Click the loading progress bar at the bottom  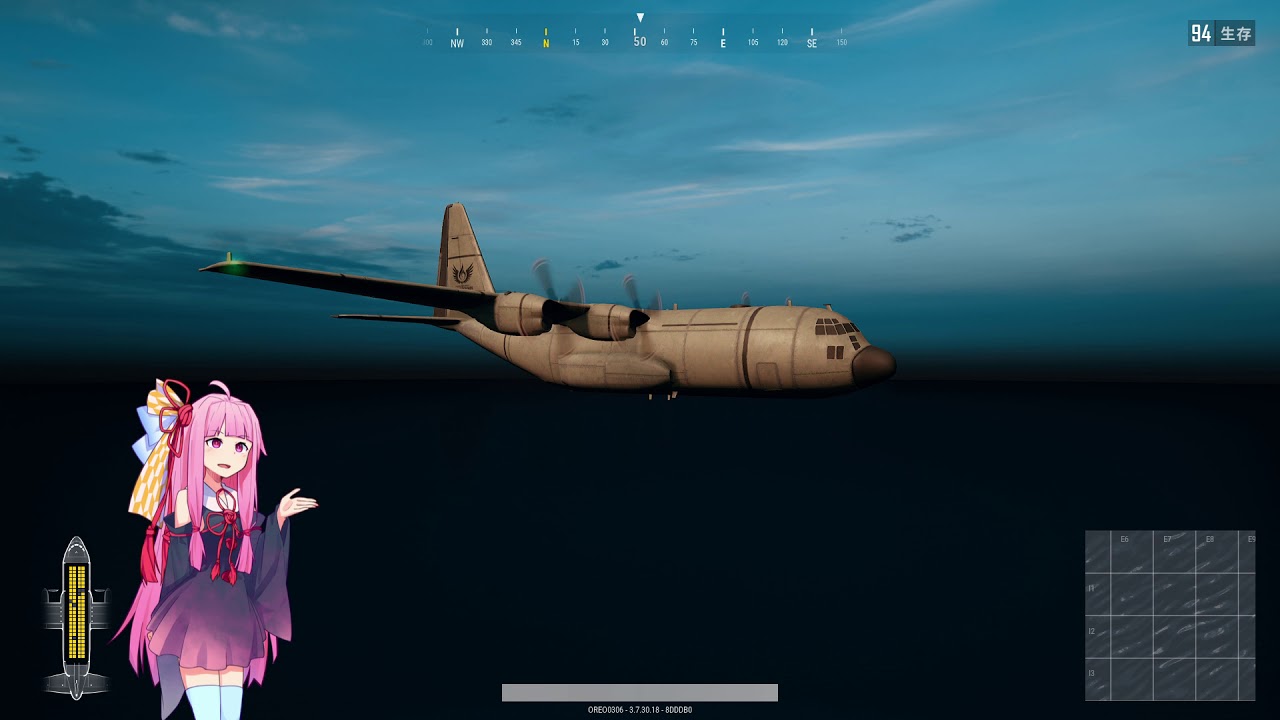(640, 691)
